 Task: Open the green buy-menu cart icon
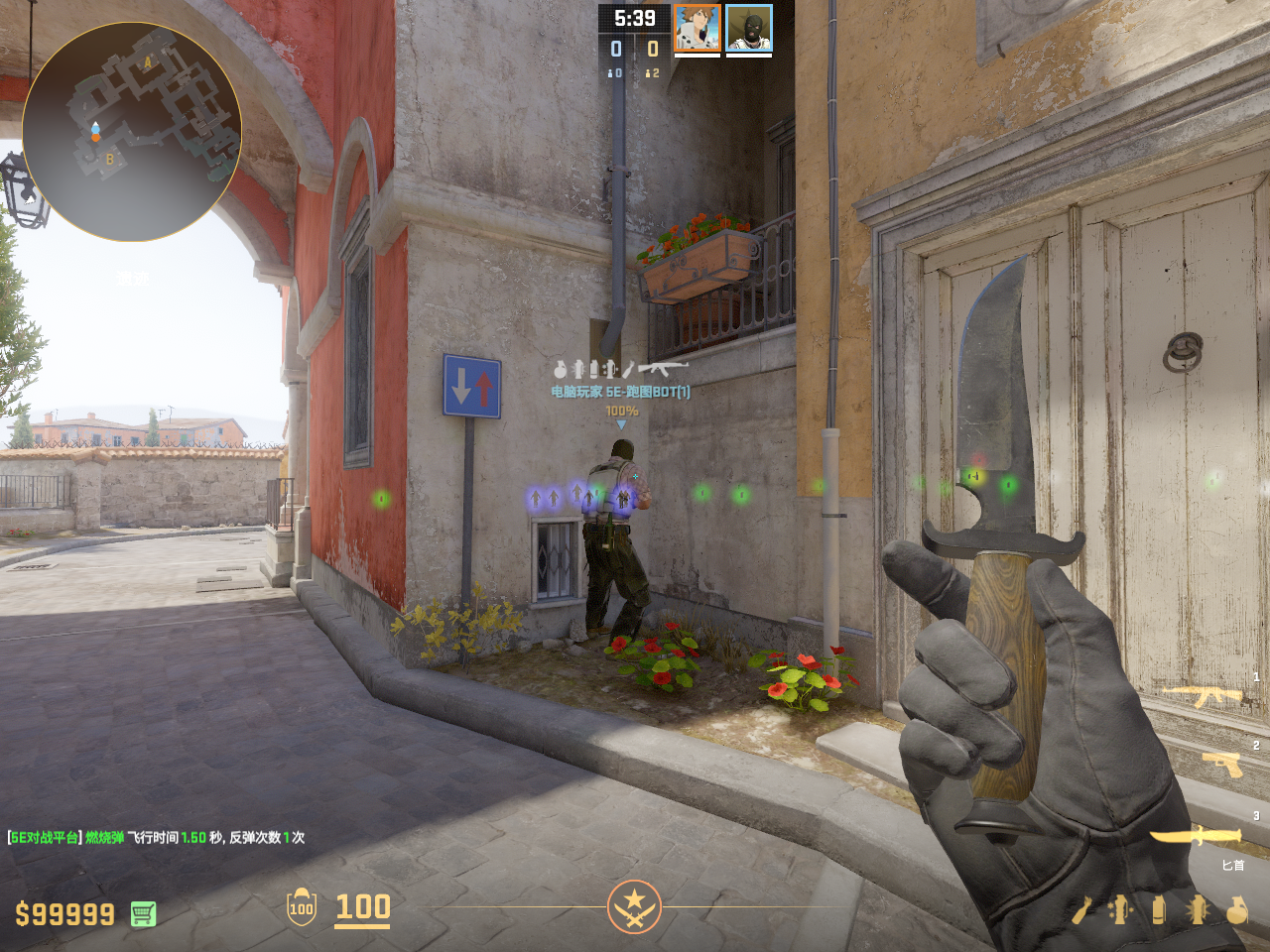[x=143, y=913]
